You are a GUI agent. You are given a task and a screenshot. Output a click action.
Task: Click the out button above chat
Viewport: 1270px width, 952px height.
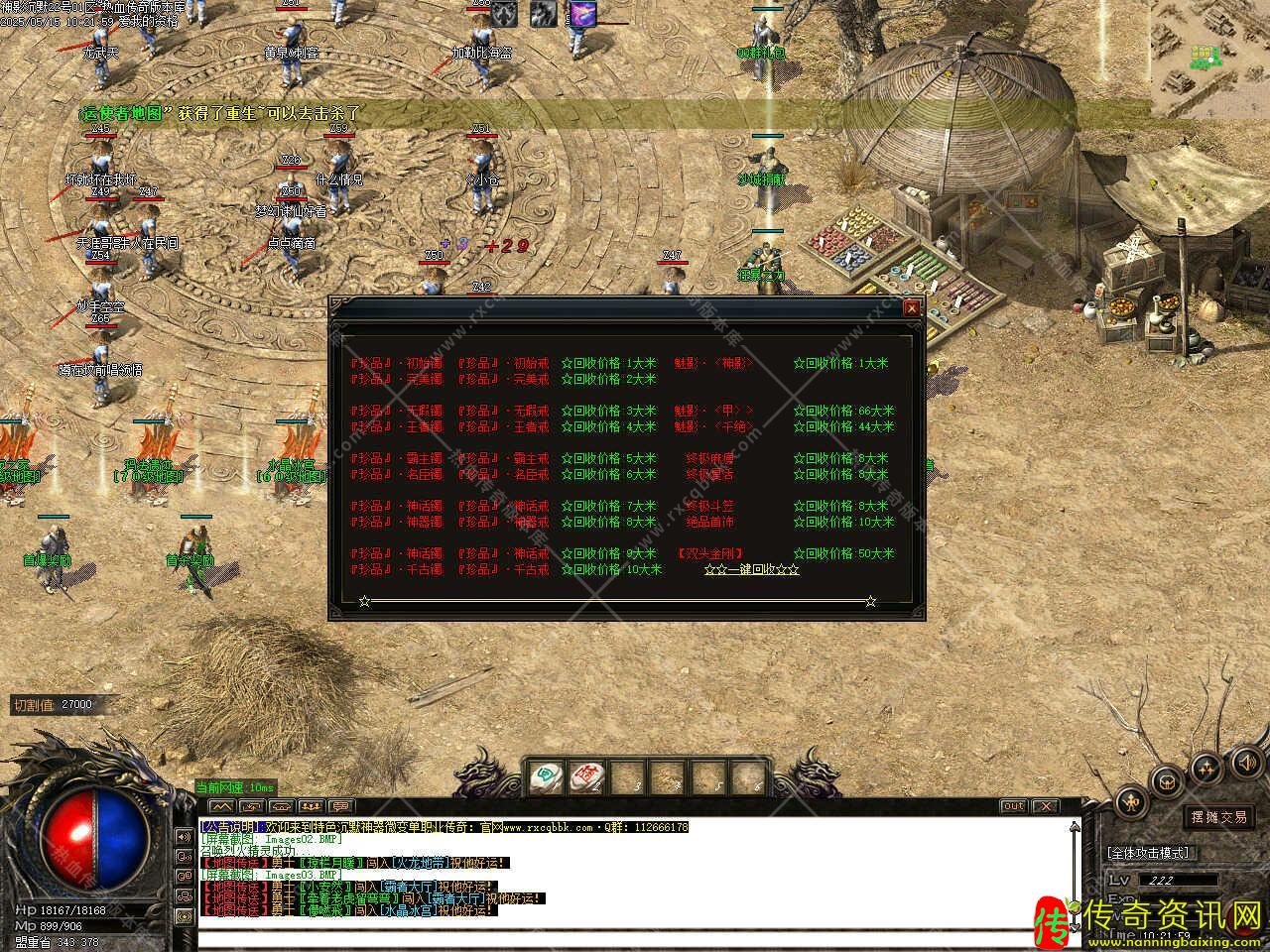[1013, 806]
